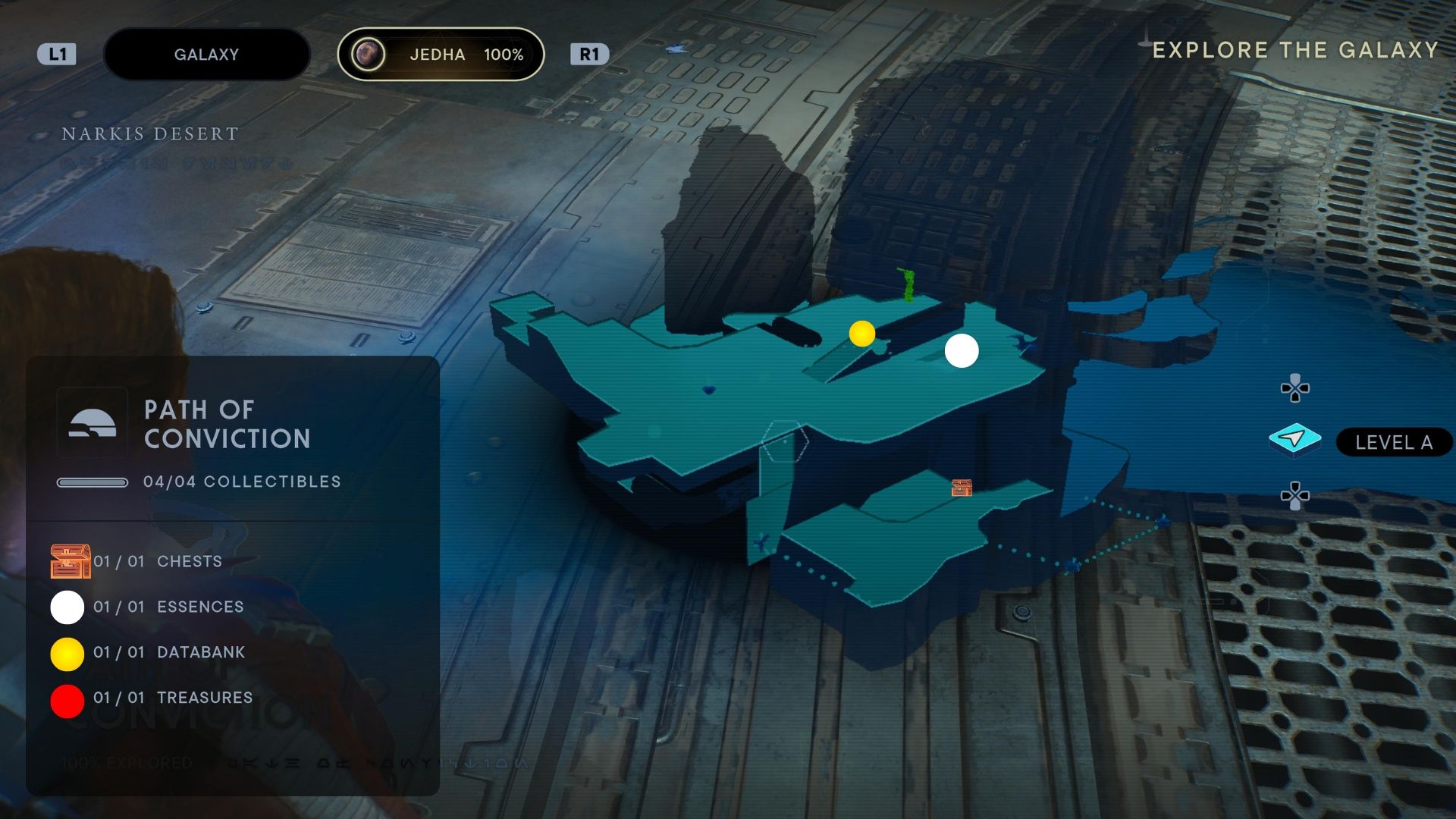This screenshot has height=819, width=1456.
Task: Click the white Essence marker on the map
Action: point(962,350)
